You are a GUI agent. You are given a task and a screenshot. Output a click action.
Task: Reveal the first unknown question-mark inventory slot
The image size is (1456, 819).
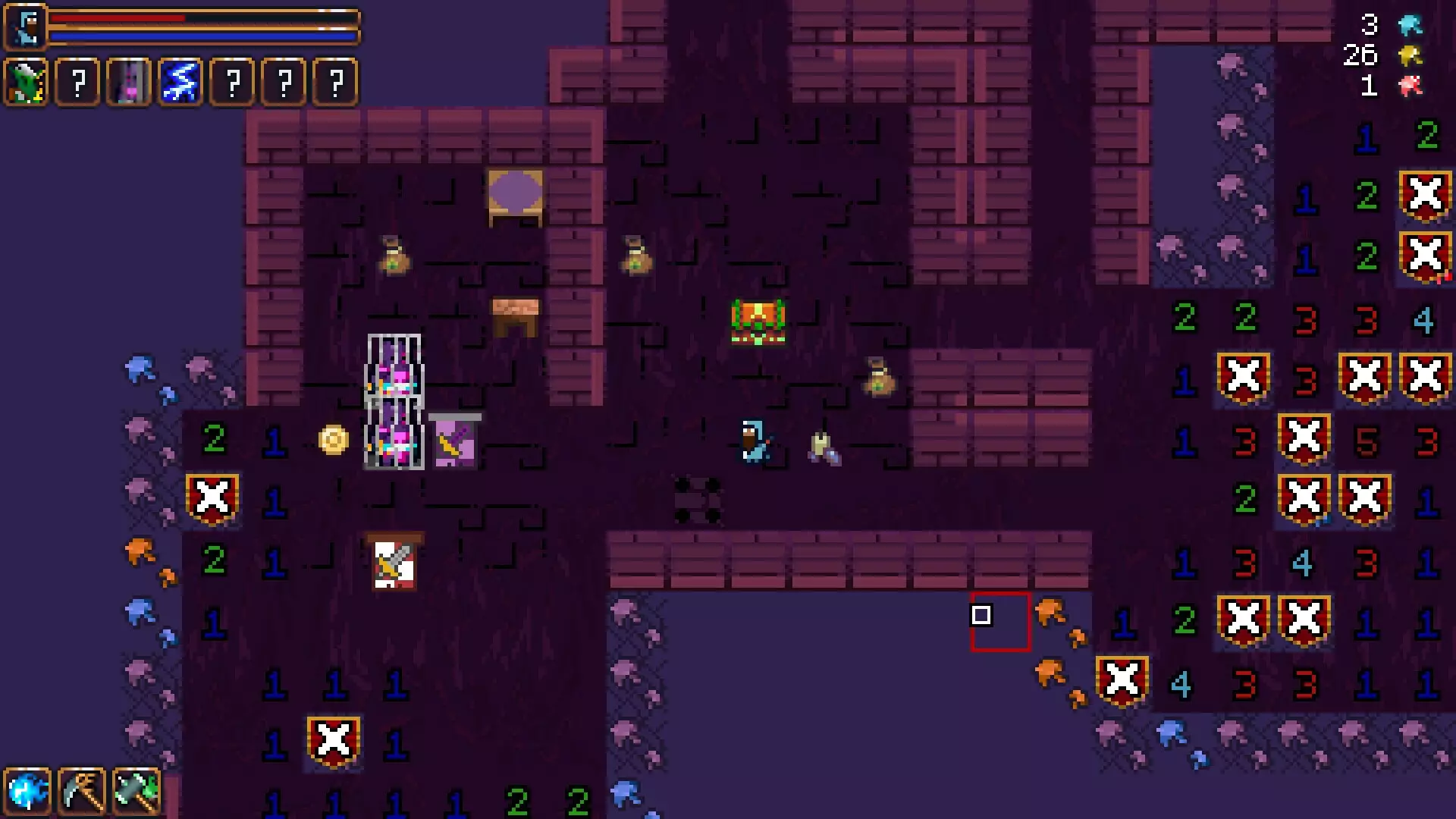click(77, 82)
